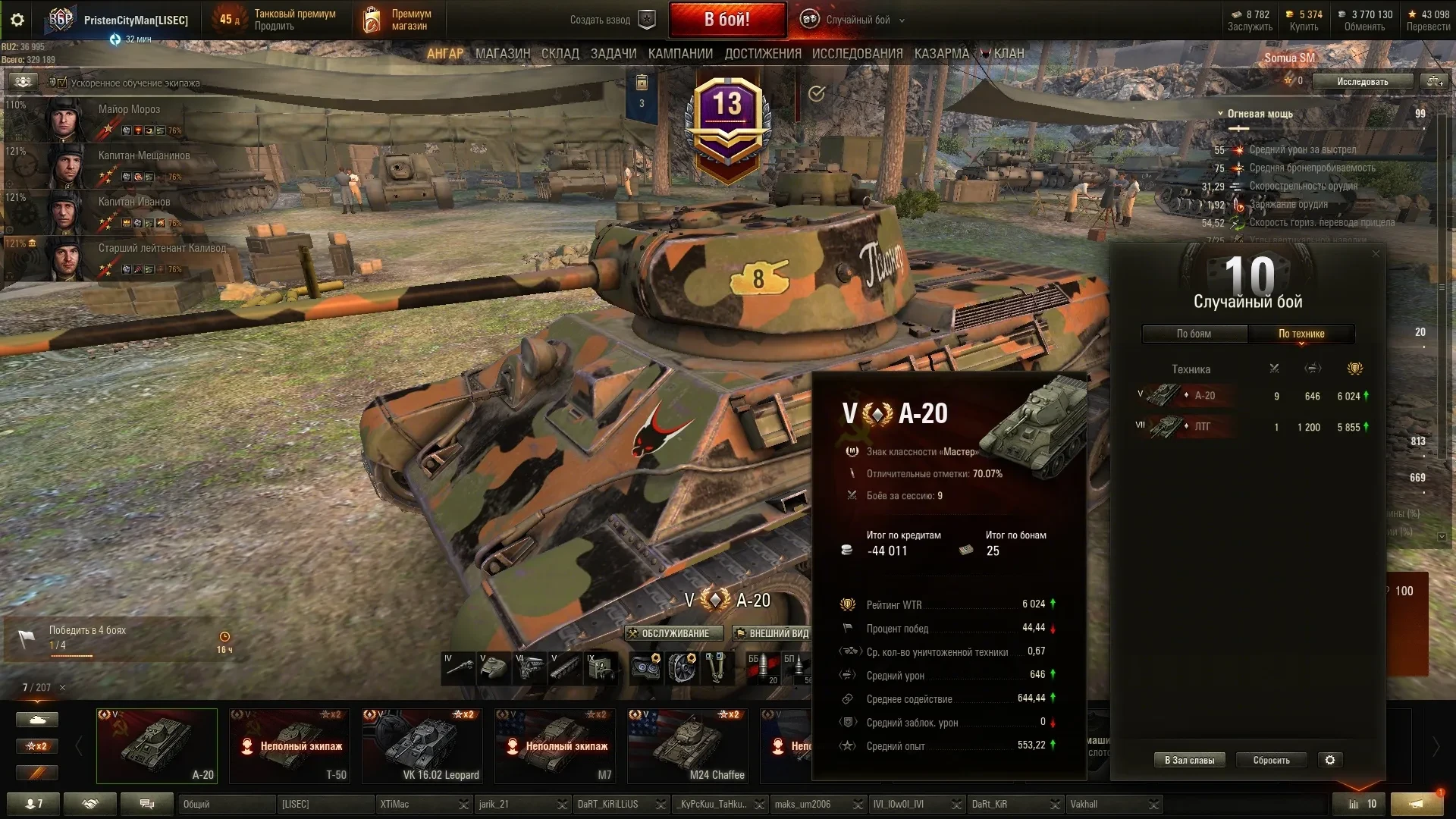Open the Общий chat channel tab
This screenshot has width=1456, height=819.
[x=226, y=805]
